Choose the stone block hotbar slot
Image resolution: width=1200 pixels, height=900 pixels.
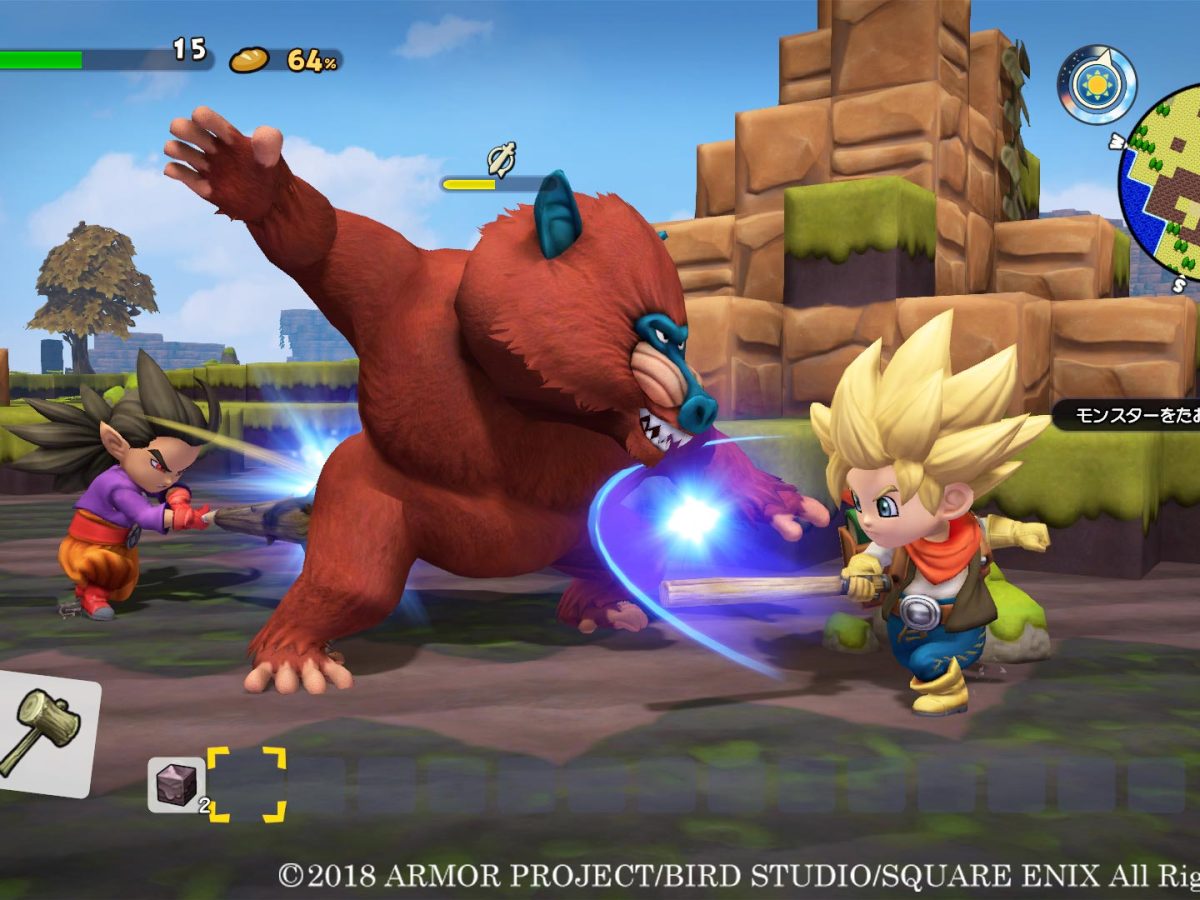point(176,784)
